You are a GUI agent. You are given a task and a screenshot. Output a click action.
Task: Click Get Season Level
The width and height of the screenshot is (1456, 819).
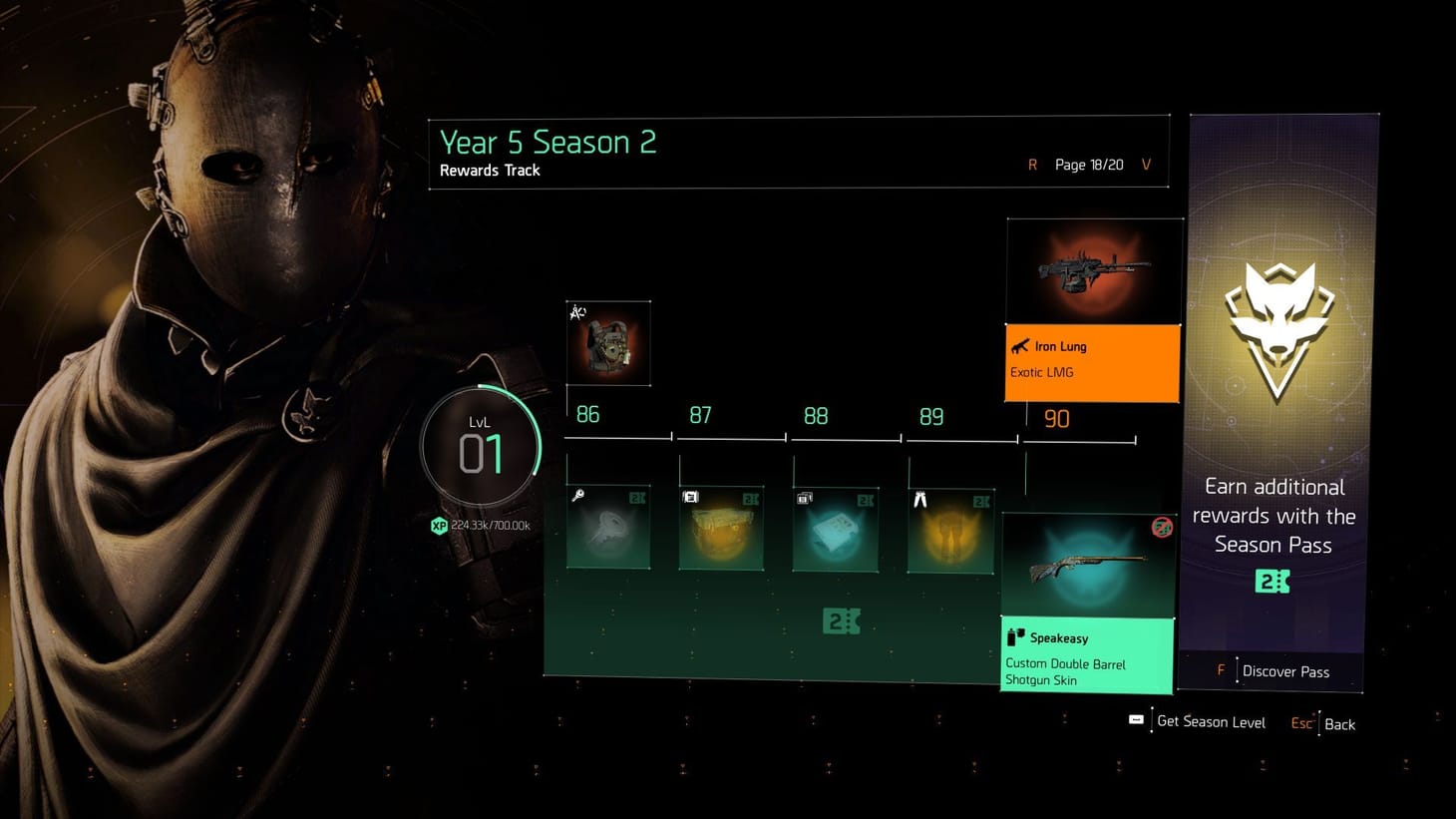[x=1211, y=721]
